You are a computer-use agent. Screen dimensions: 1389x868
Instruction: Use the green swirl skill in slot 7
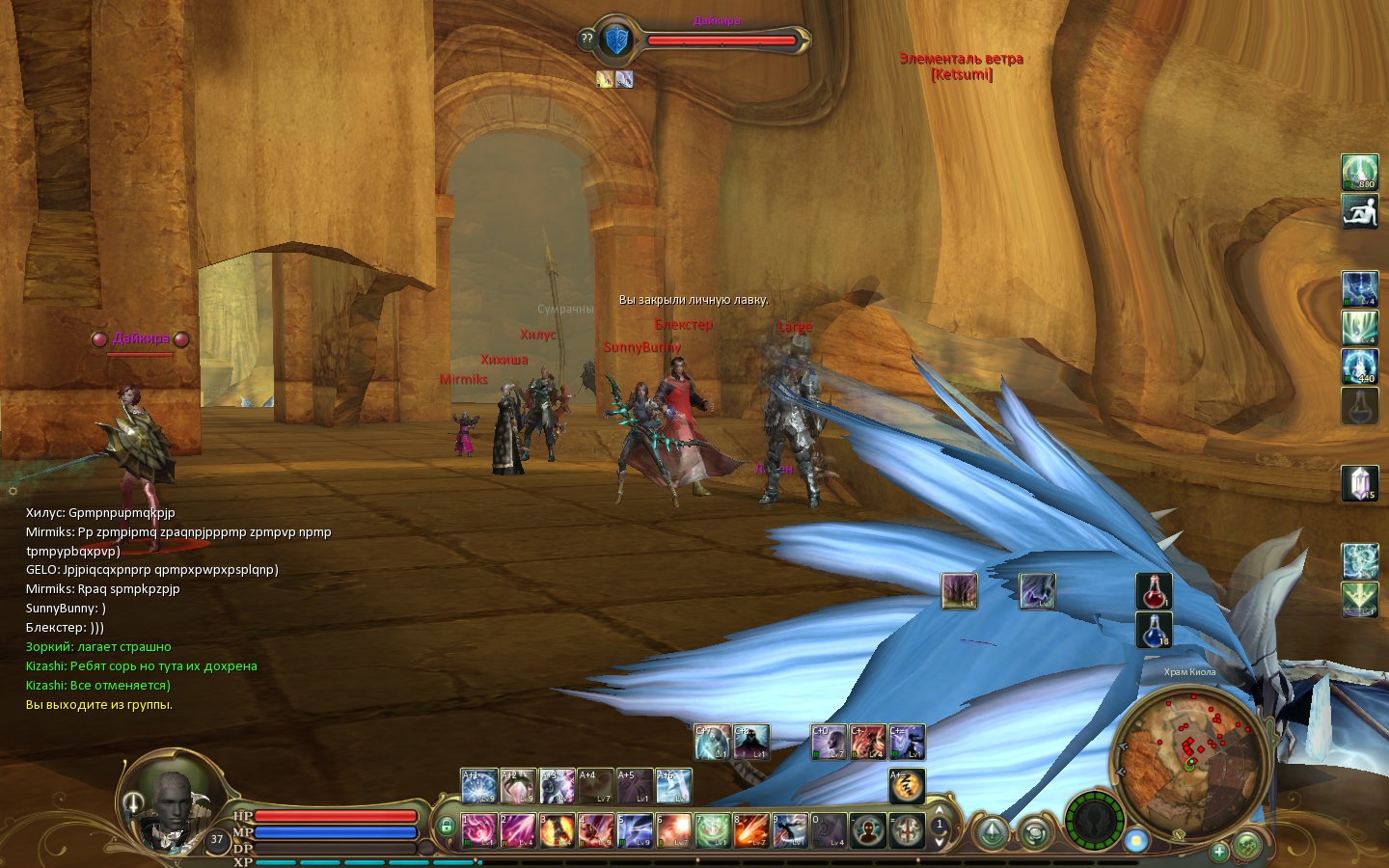712,829
